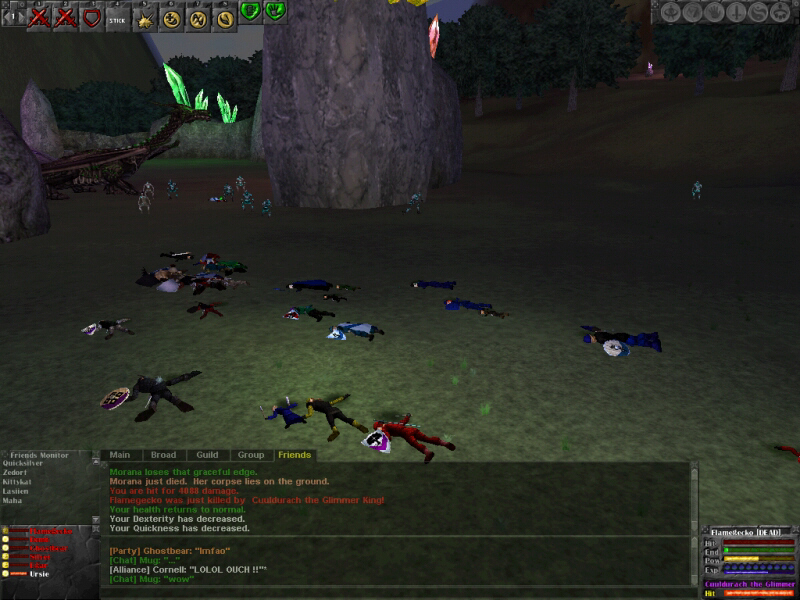Select Quicksilver in the Friends Monitor
Viewport: 800px width, 600px height.
pos(23,464)
